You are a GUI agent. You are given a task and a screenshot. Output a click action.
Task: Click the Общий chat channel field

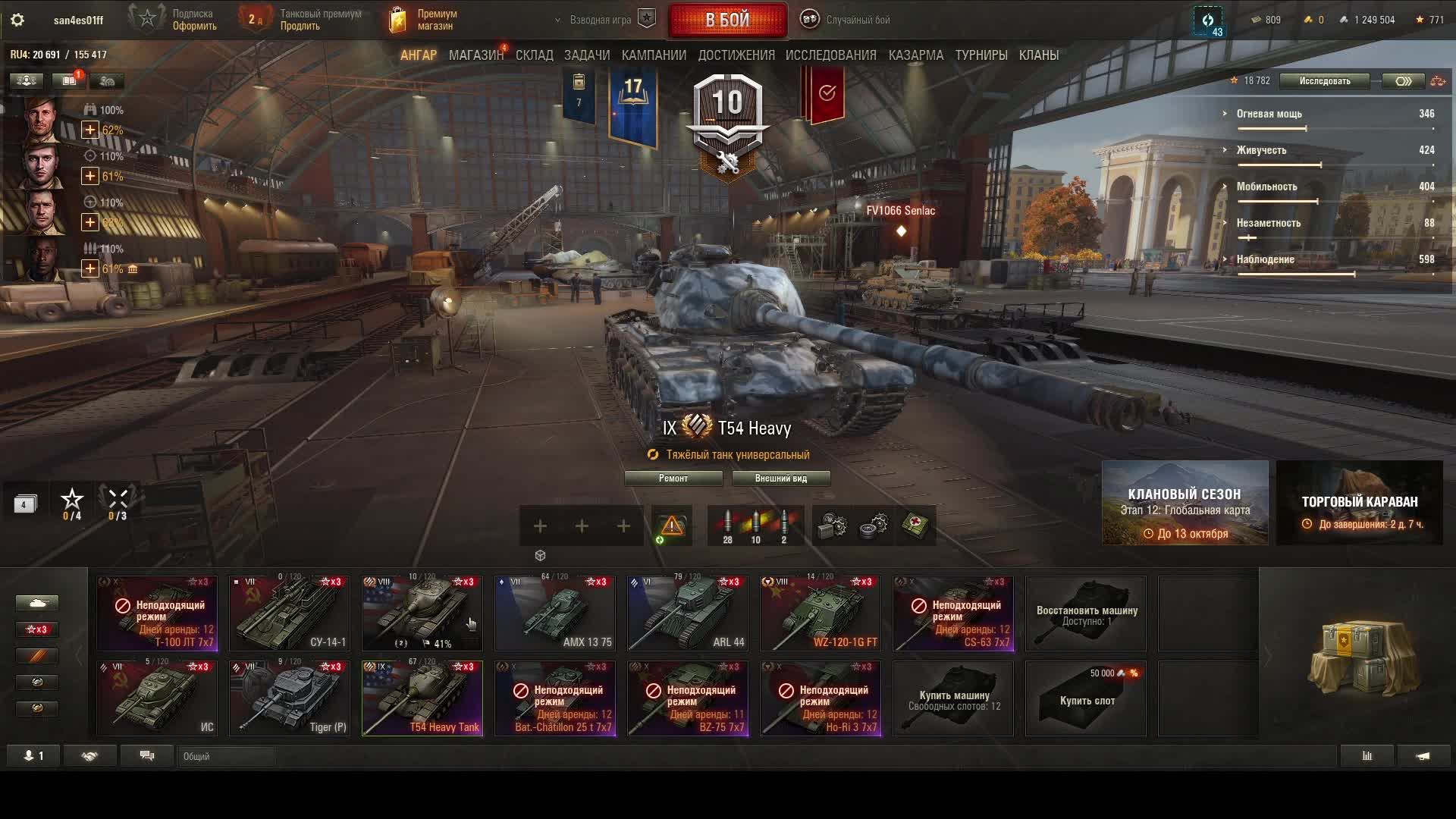[x=226, y=756]
